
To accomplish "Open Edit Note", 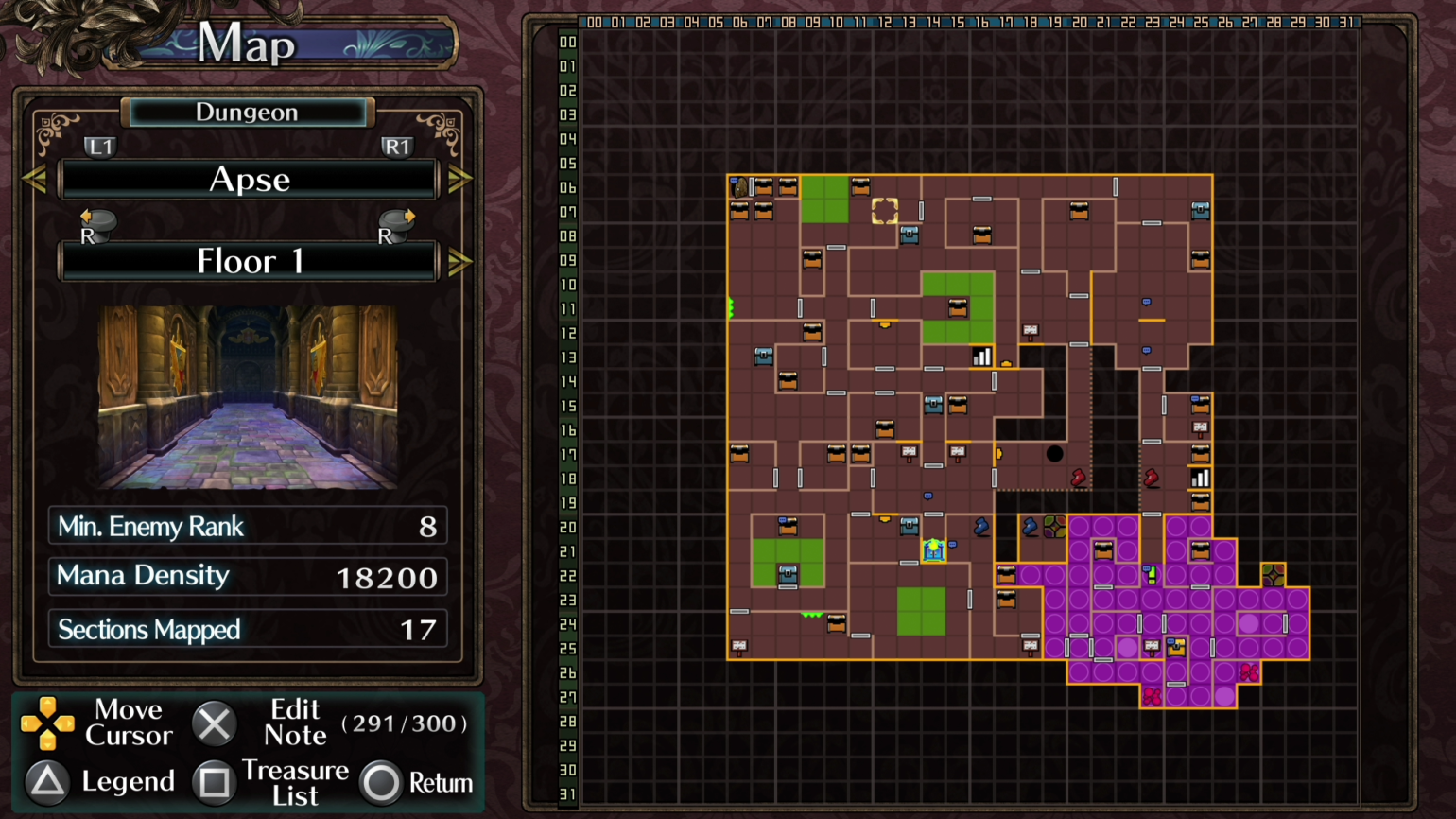I will coord(215,723).
